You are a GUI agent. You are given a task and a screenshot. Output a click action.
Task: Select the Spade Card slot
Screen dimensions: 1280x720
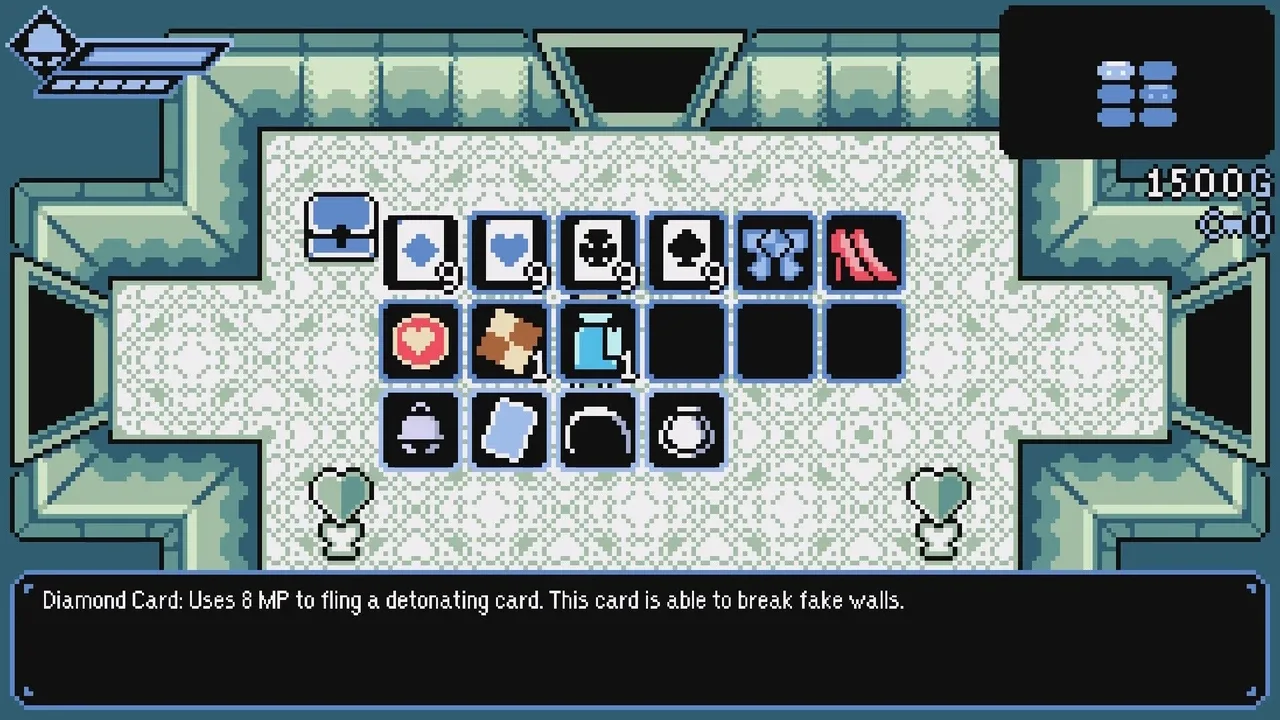685,252
